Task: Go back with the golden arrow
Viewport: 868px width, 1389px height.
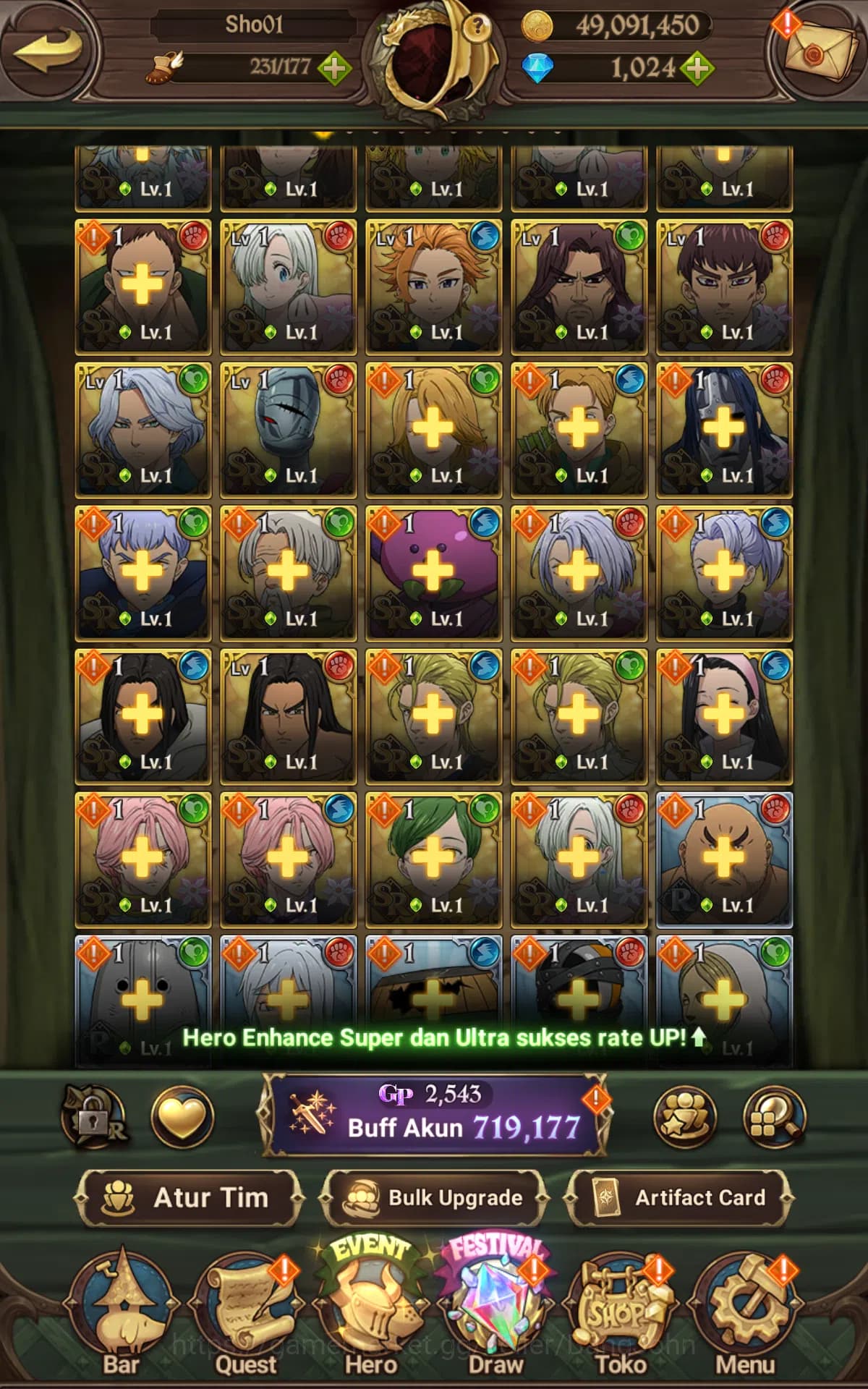Action: pyautogui.click(x=47, y=51)
